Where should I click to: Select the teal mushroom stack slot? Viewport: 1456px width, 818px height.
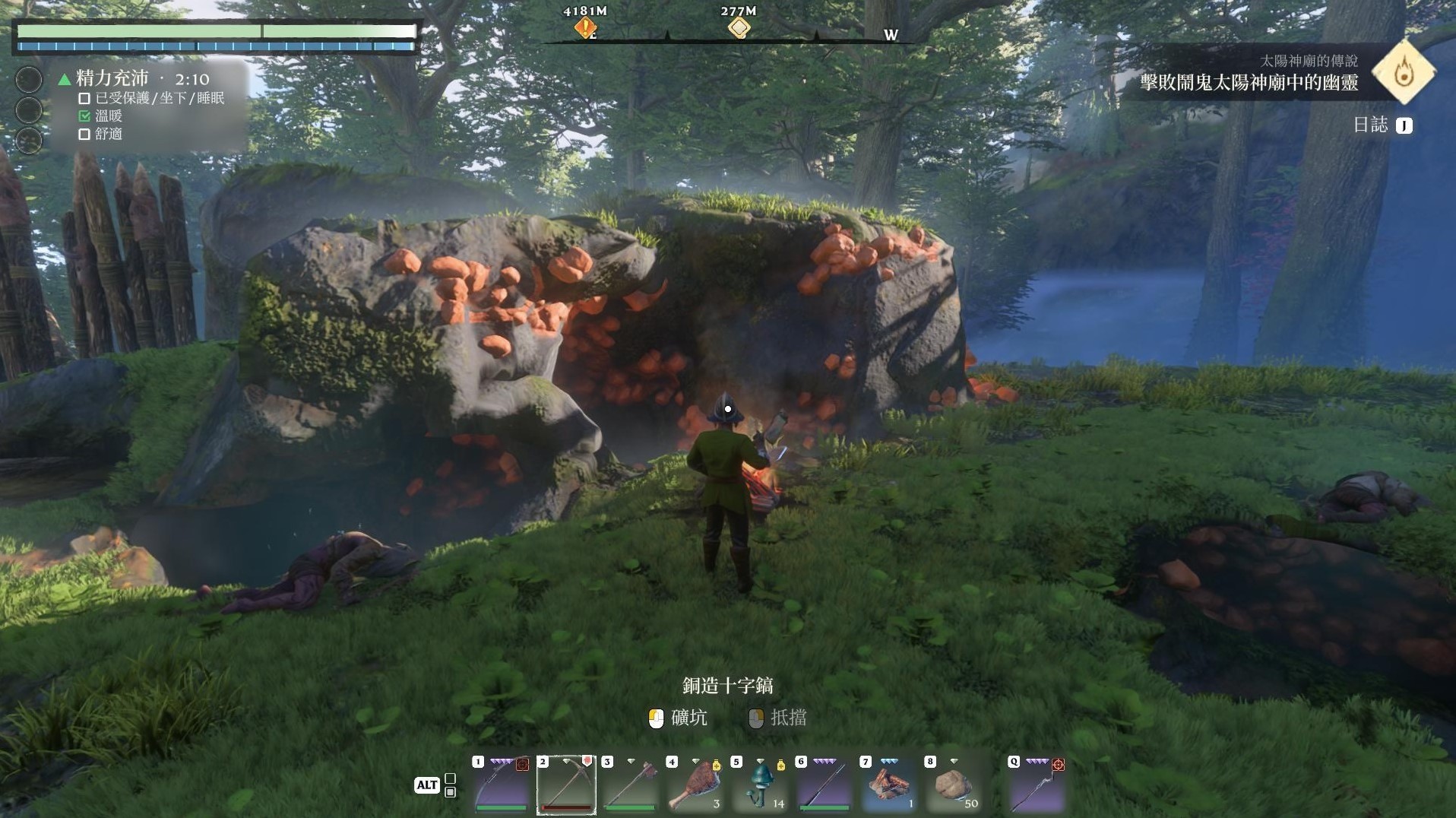(x=759, y=785)
